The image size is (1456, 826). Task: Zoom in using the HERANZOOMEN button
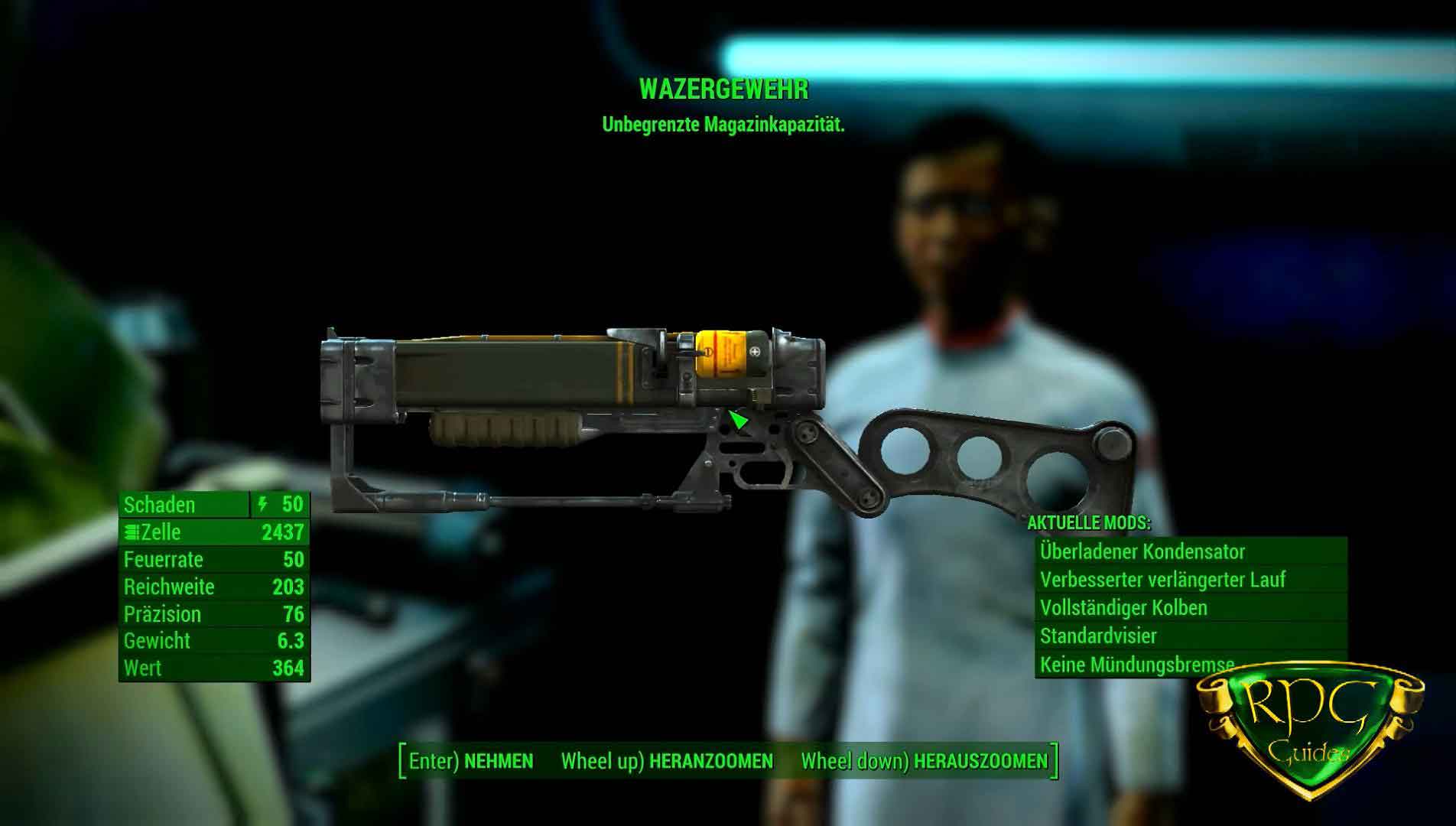click(668, 761)
